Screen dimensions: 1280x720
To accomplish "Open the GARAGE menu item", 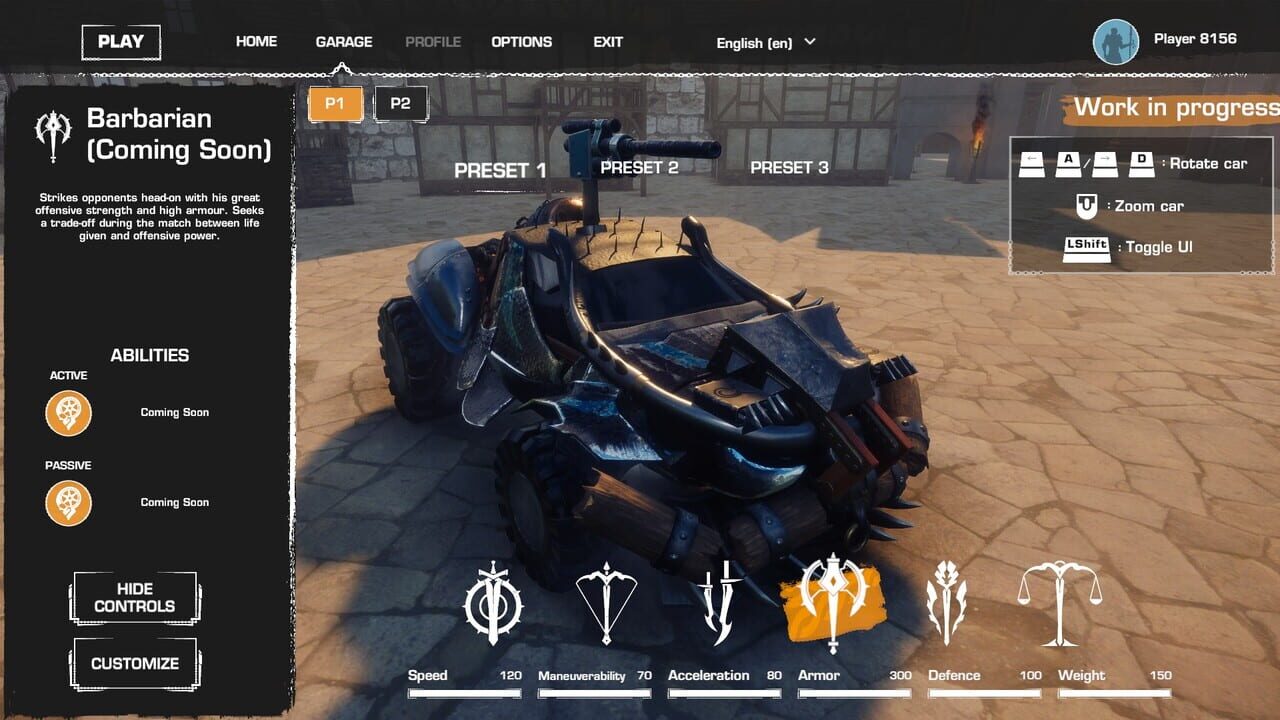I will (344, 41).
